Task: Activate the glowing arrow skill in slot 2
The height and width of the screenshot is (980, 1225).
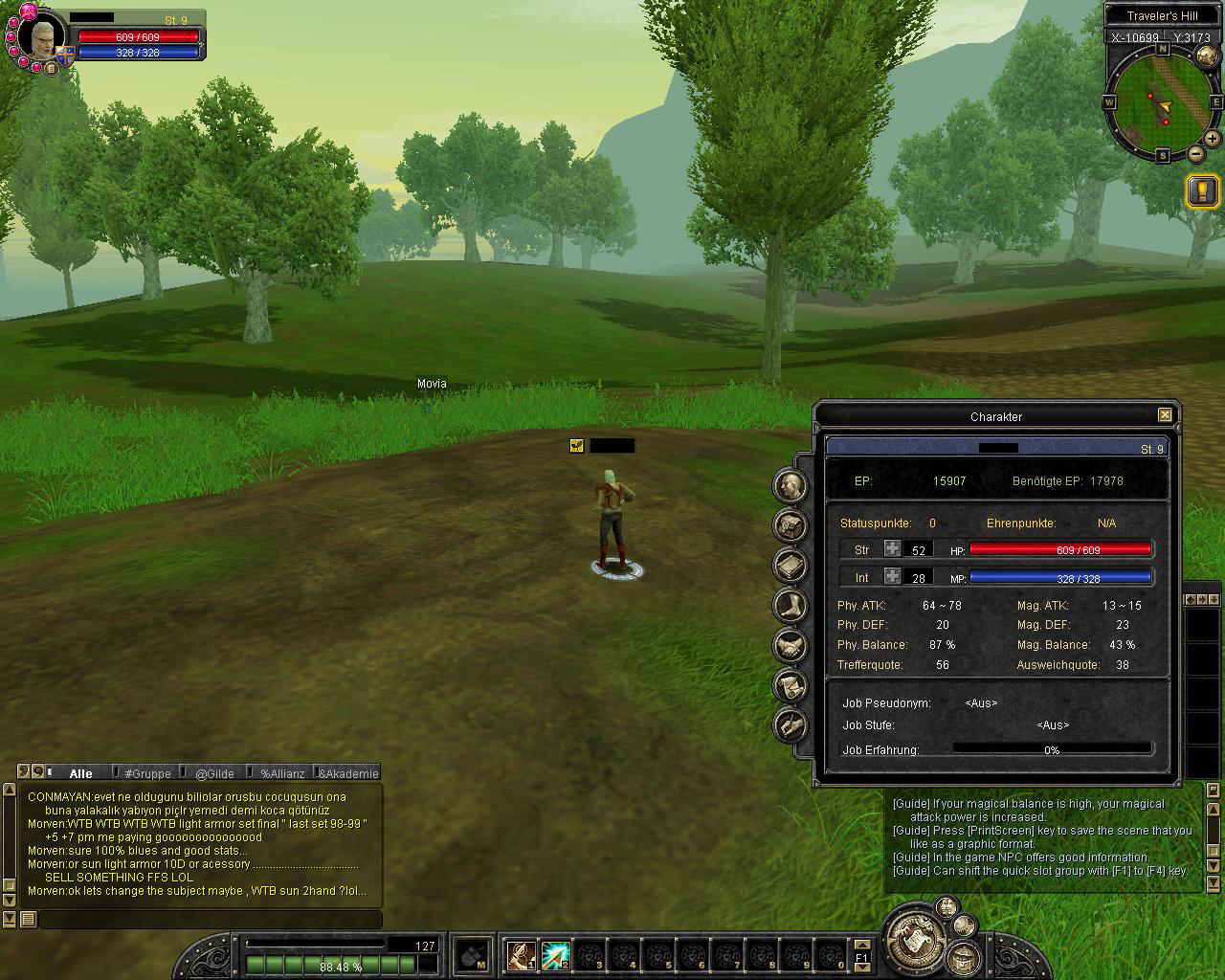Action: [556, 955]
